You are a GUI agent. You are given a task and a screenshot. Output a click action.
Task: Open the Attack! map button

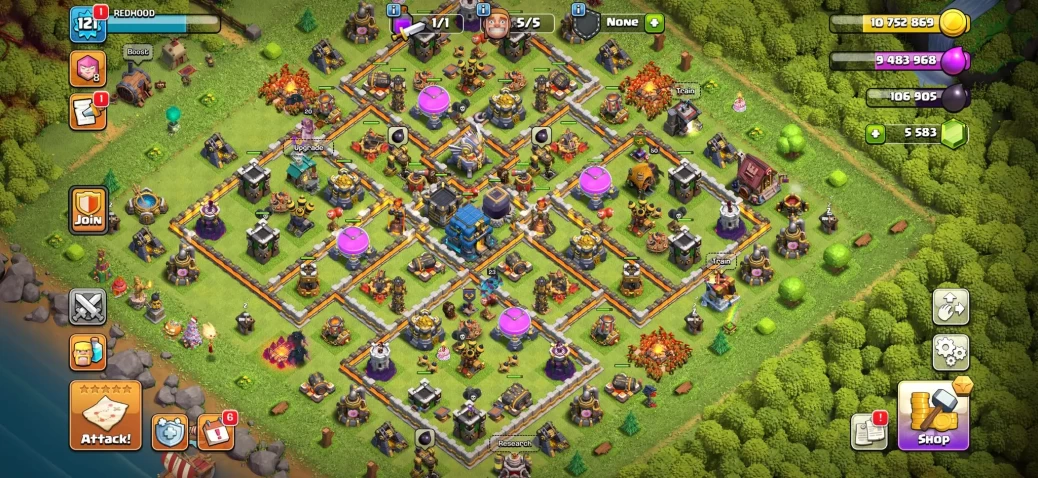pos(105,415)
